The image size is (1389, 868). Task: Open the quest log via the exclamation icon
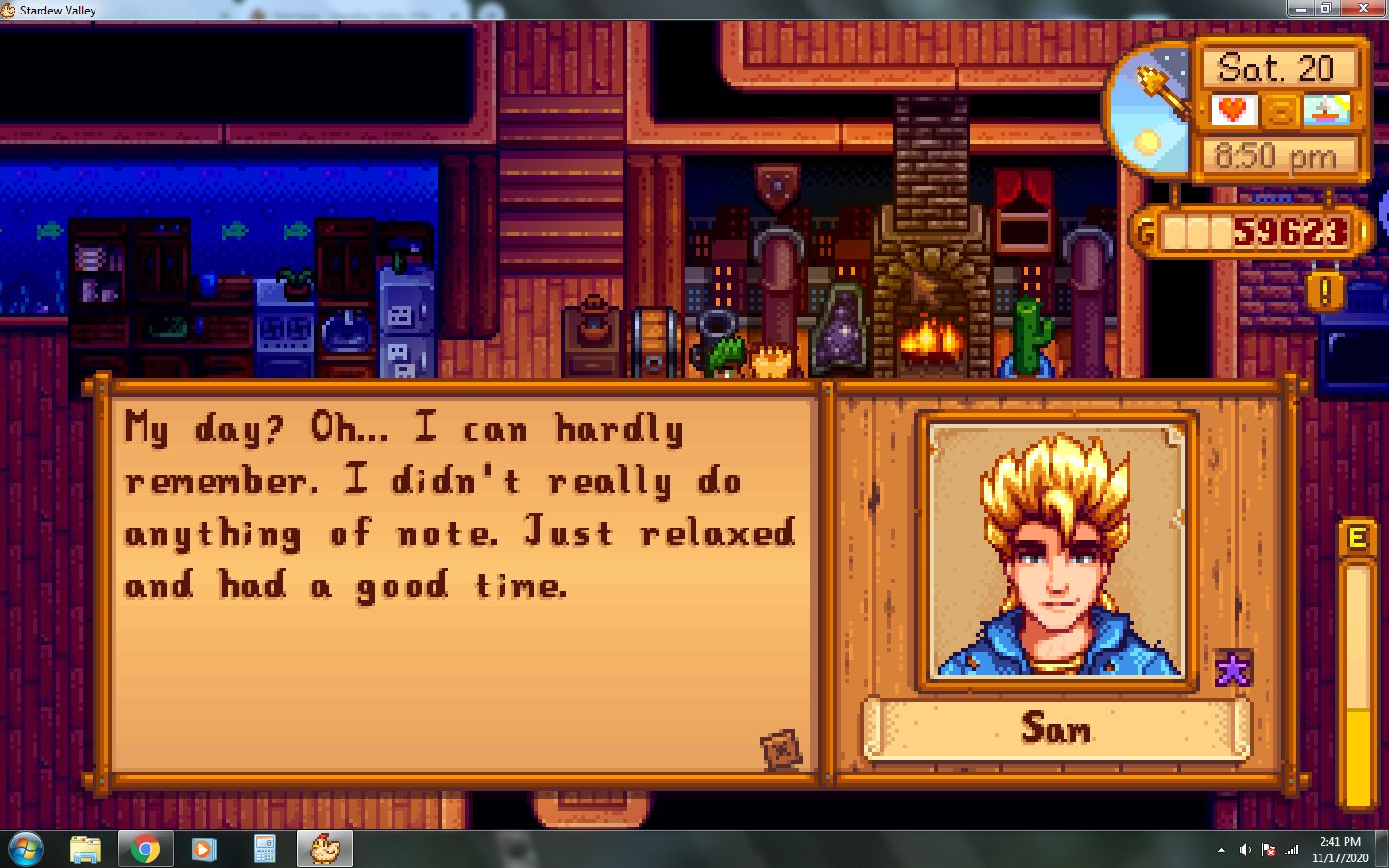1325,291
